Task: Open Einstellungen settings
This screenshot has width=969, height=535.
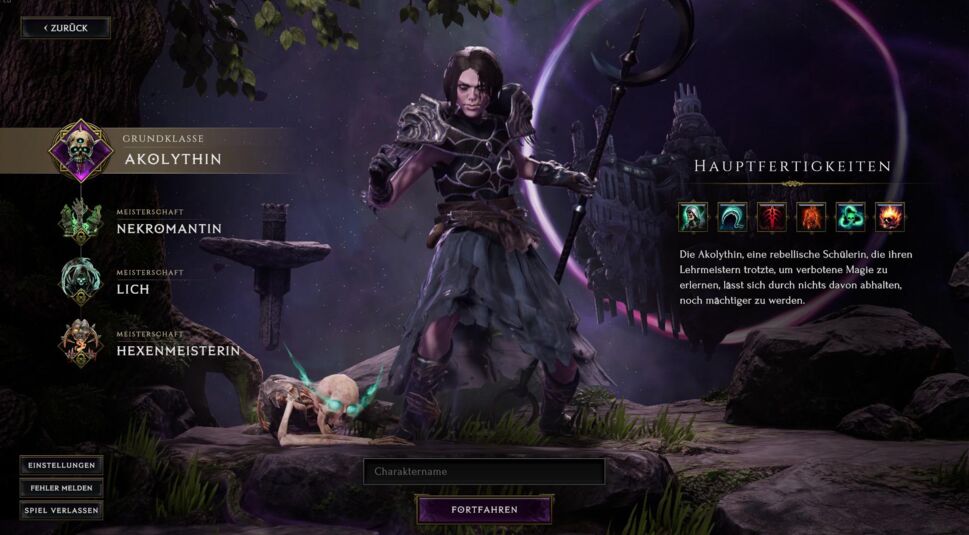Action: tap(62, 466)
